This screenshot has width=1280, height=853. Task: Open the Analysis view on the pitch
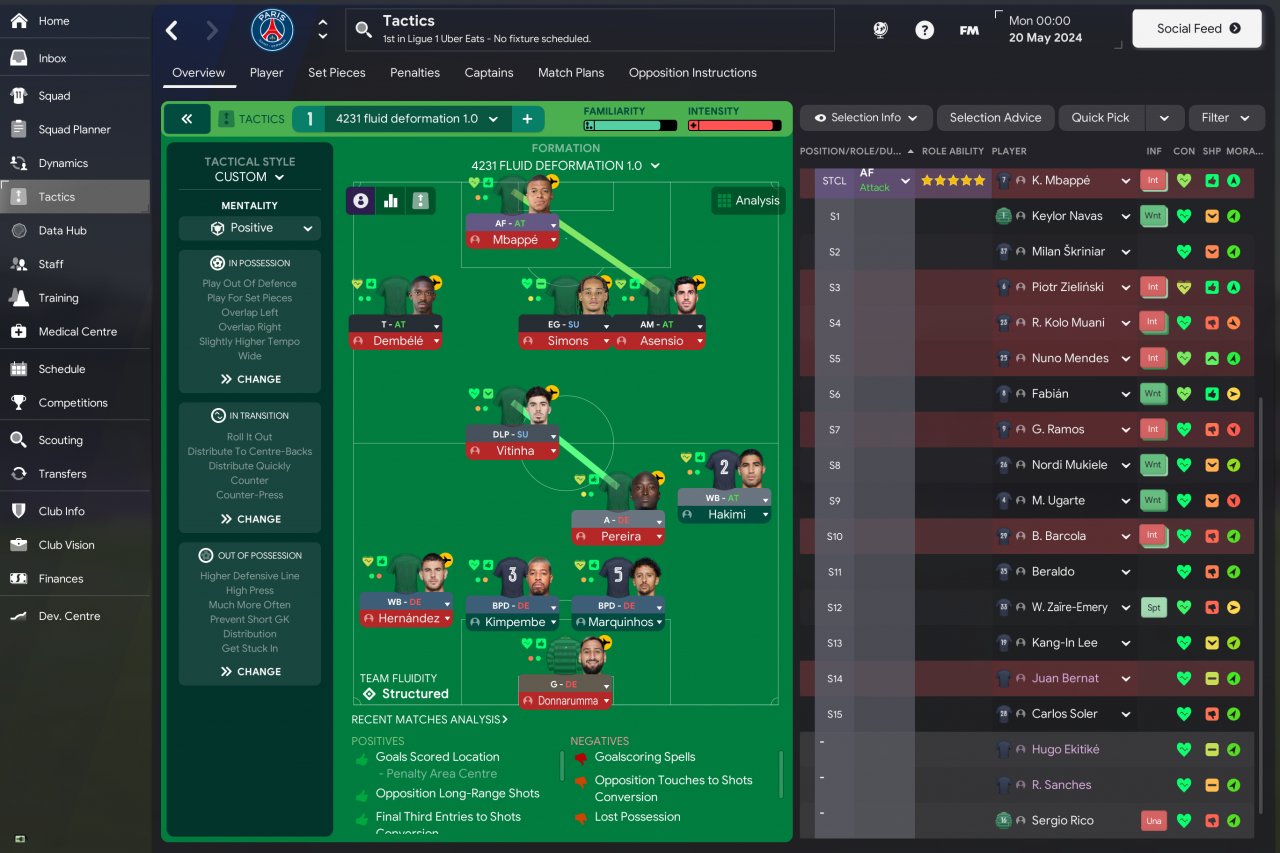pyautogui.click(x=748, y=200)
